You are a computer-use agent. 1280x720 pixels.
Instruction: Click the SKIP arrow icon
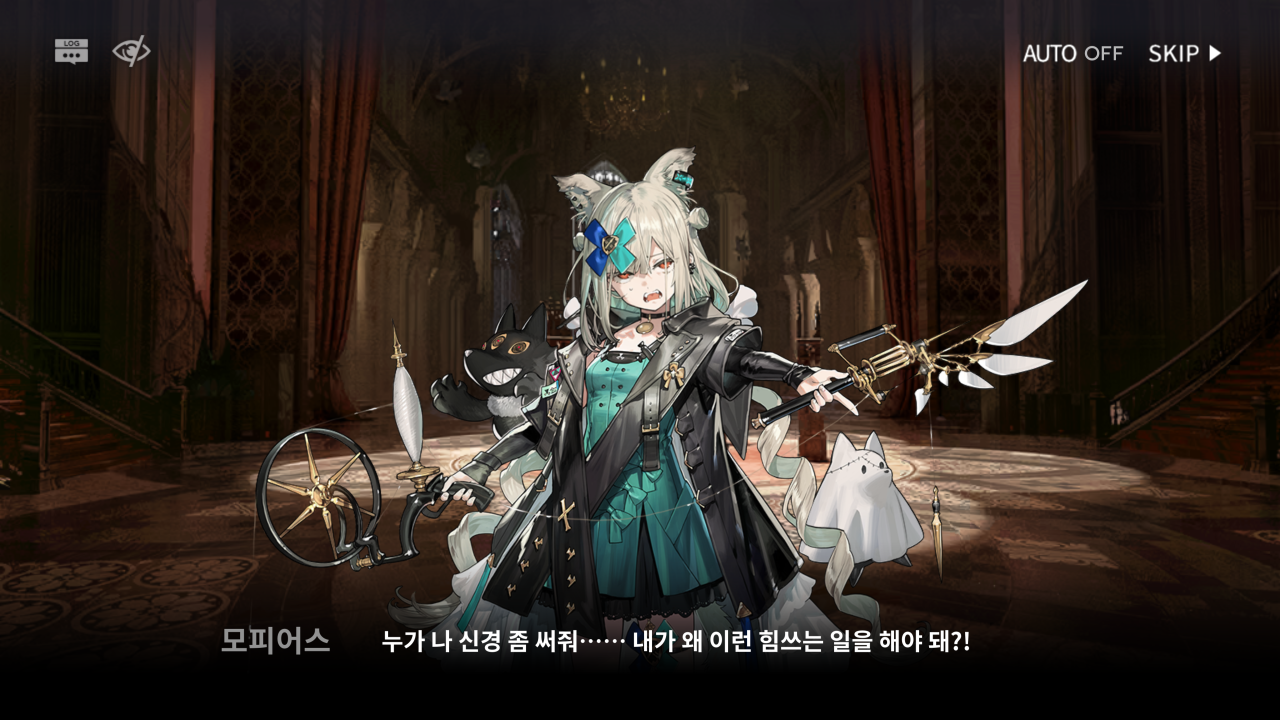pos(1215,54)
